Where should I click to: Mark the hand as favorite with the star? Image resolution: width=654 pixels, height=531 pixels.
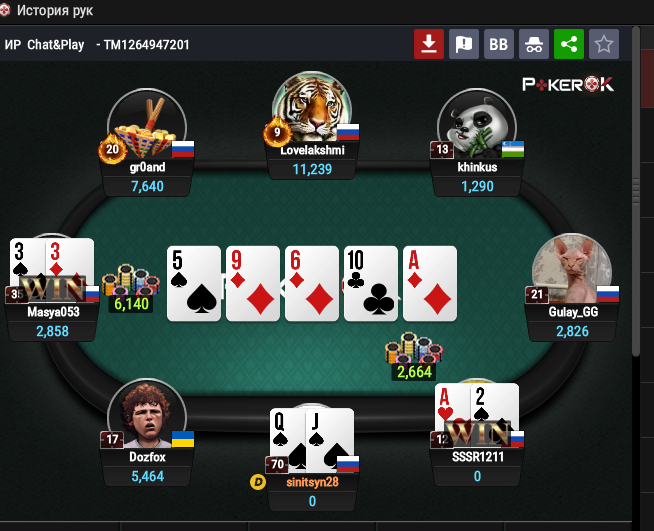point(604,44)
